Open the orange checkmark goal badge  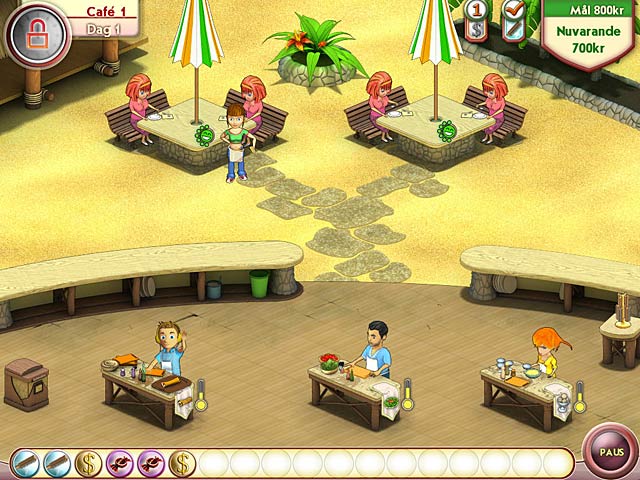point(514,20)
